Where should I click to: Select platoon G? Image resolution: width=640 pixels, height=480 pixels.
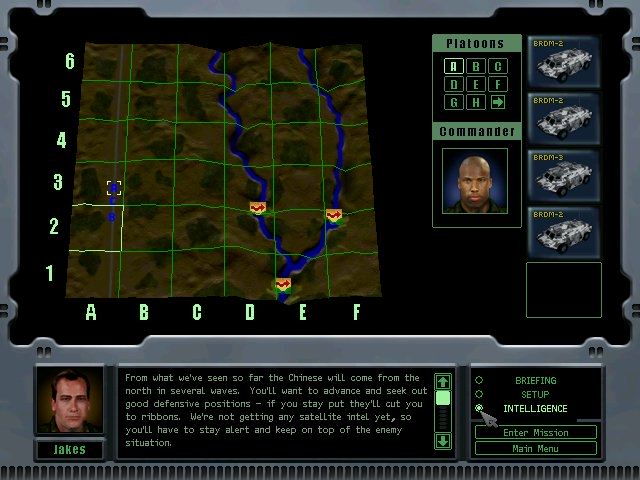454,102
